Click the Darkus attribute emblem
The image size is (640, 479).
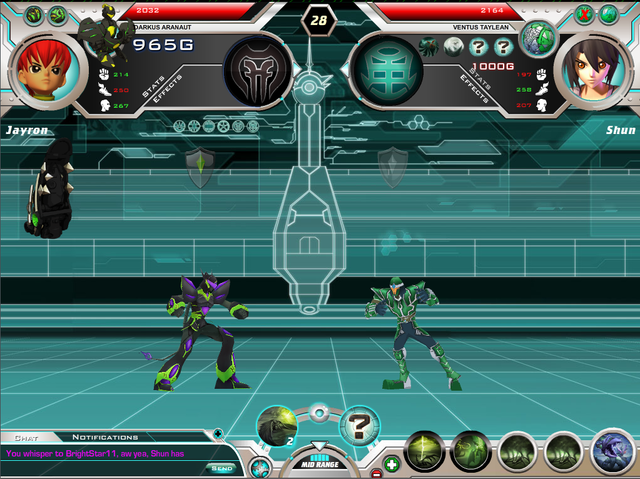tap(258, 71)
